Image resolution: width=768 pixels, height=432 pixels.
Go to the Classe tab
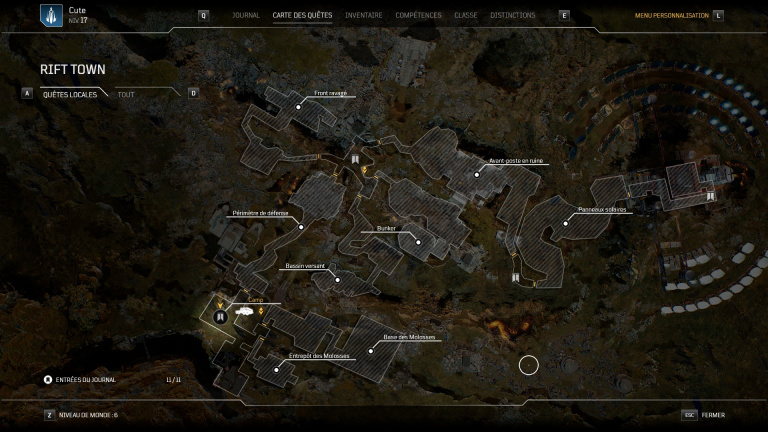tap(466, 16)
